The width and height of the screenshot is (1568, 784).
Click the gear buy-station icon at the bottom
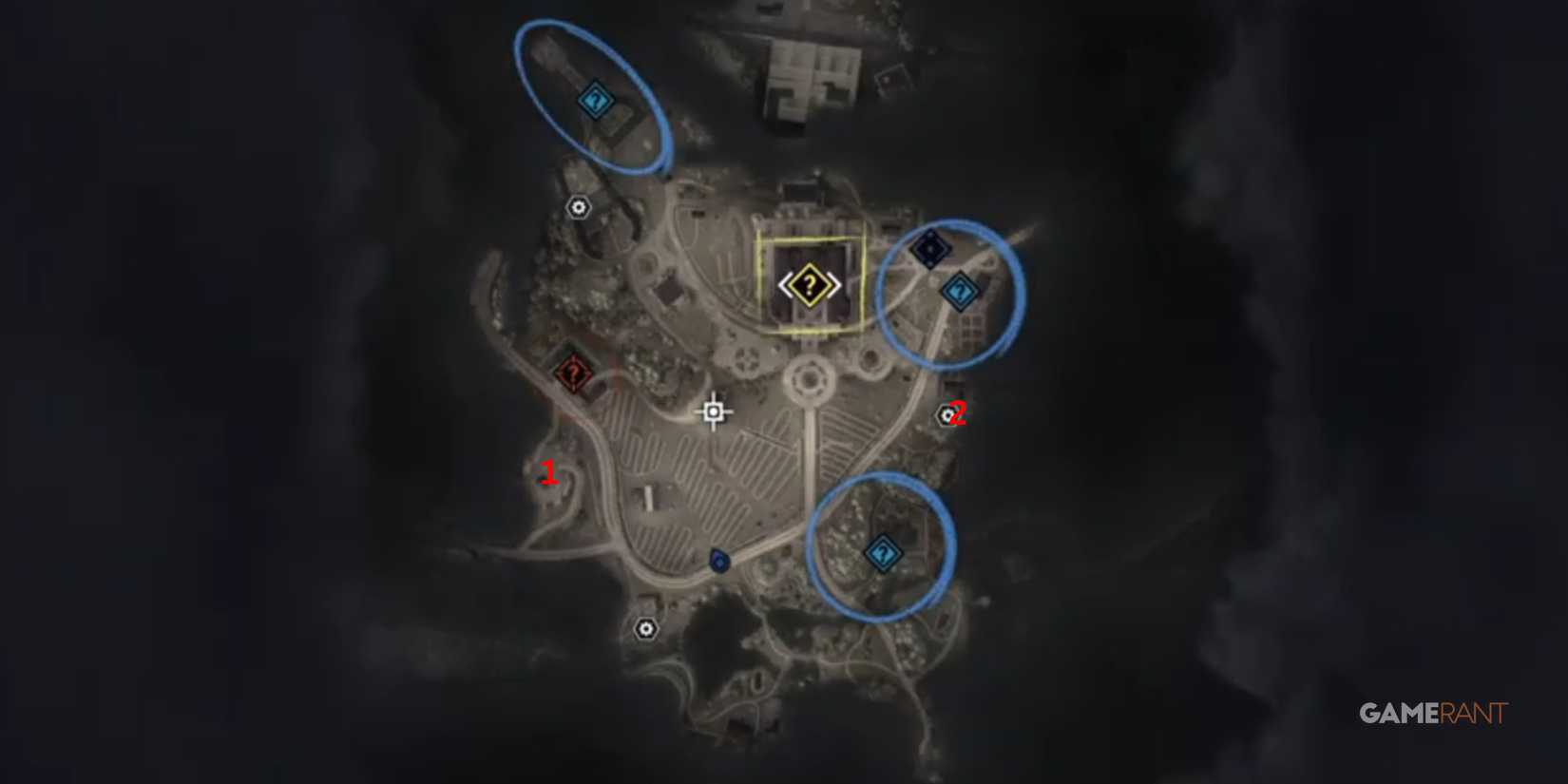click(x=647, y=626)
